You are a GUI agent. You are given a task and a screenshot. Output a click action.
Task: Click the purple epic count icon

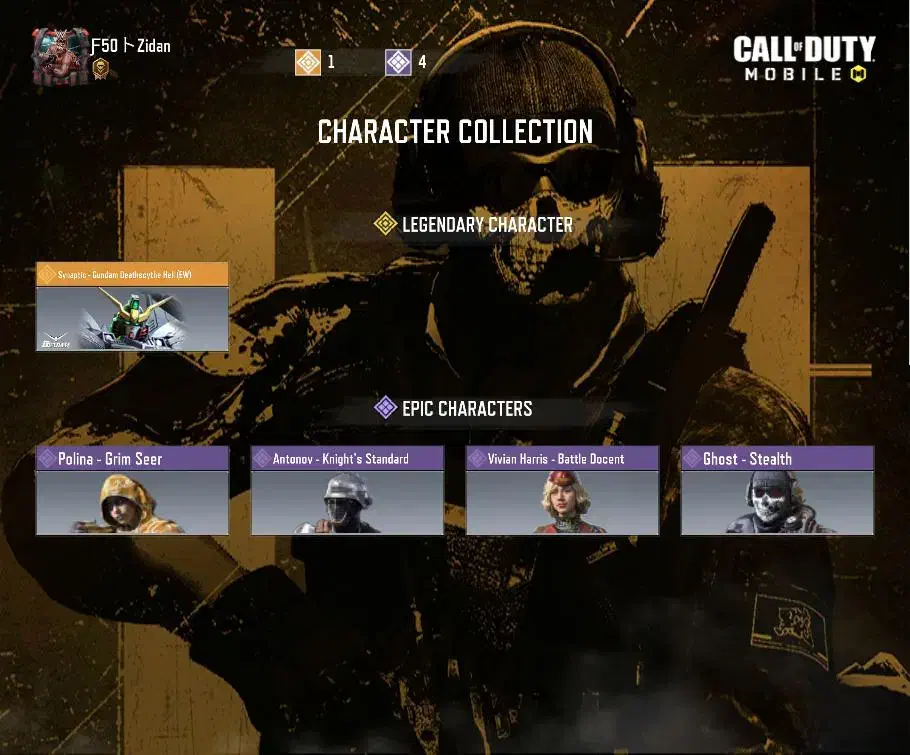(398, 62)
